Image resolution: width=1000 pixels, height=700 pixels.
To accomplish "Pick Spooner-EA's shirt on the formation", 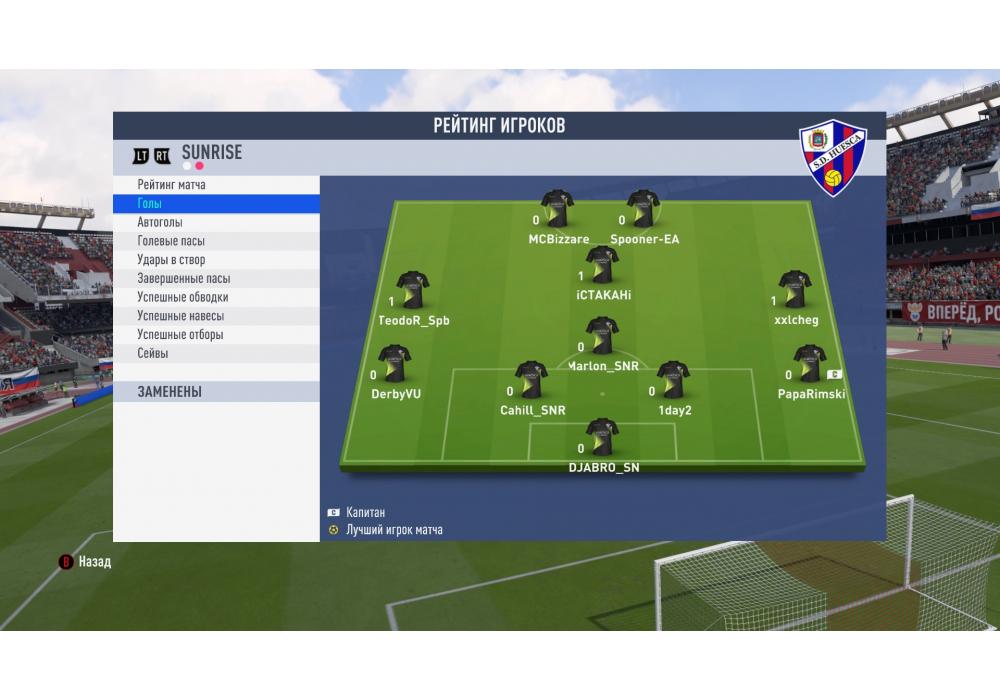I will tap(643, 210).
